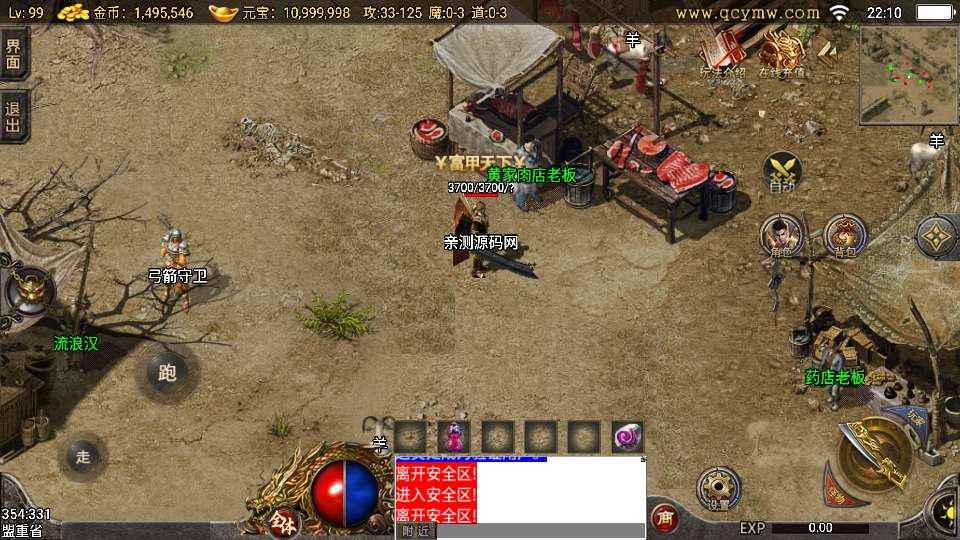Use the purple swirl item slot
Viewport: 960px width, 540px height.
627,437
